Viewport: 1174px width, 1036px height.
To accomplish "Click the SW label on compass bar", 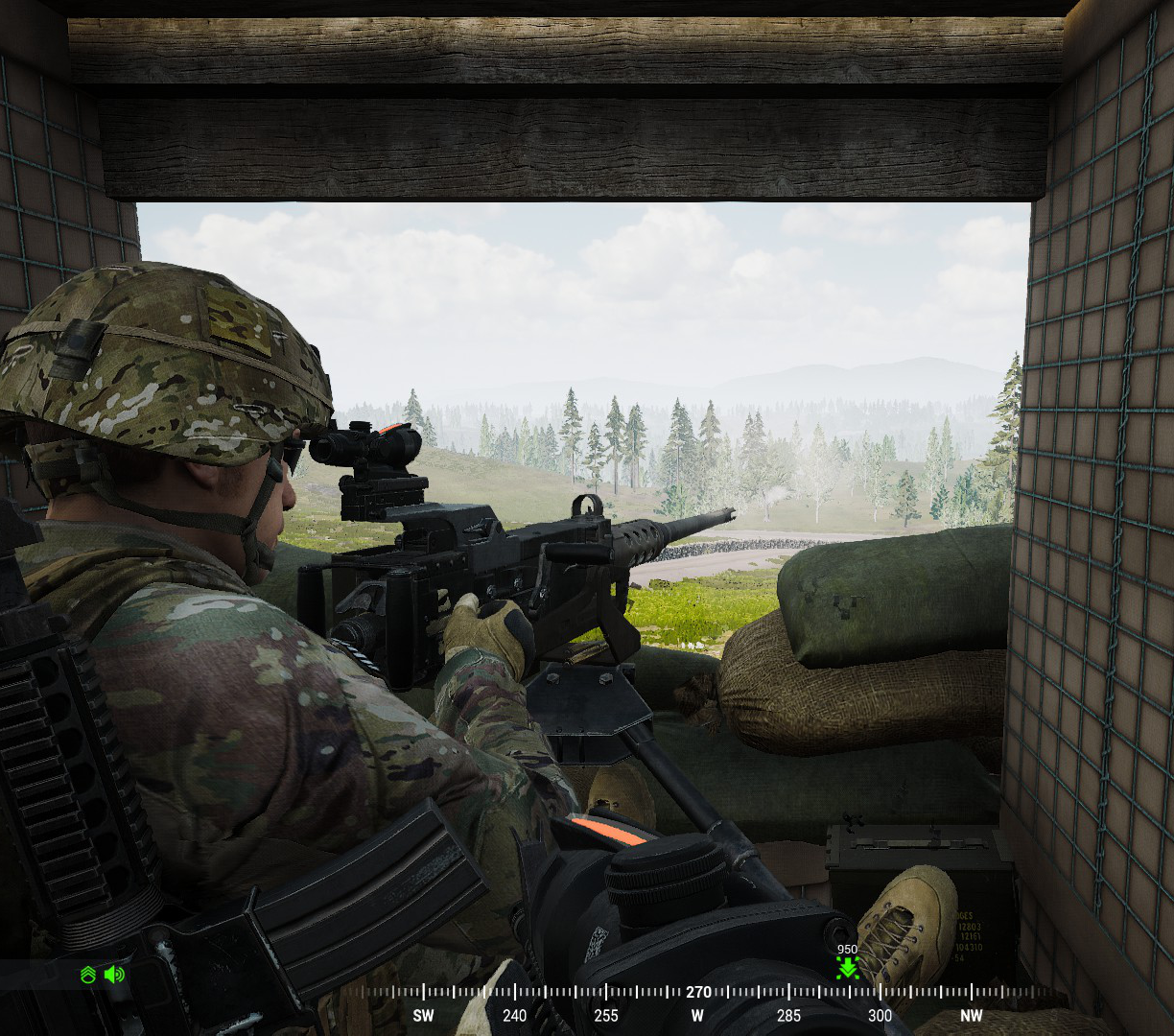I will pos(423,1016).
